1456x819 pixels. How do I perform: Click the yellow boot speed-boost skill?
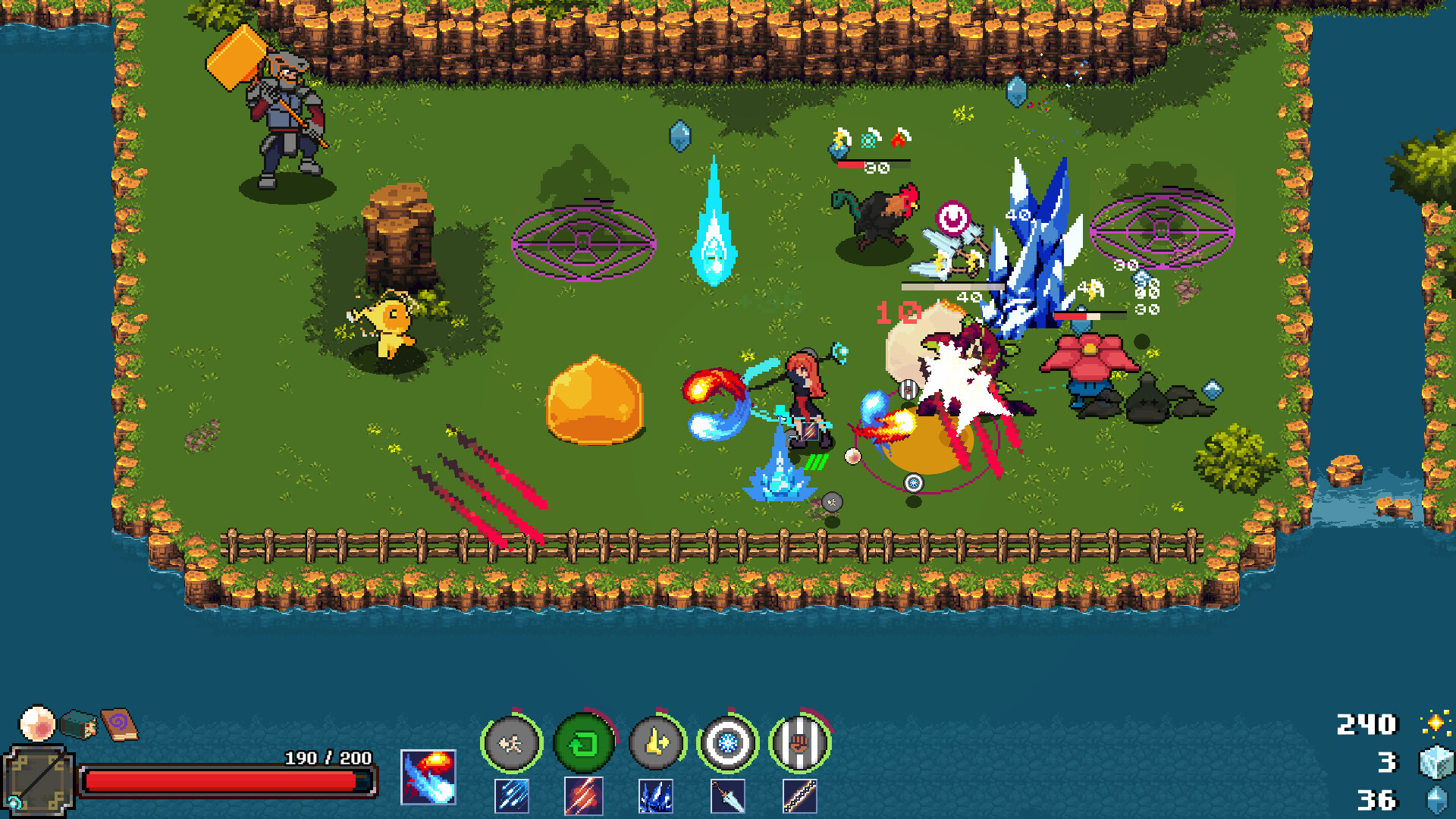(658, 743)
